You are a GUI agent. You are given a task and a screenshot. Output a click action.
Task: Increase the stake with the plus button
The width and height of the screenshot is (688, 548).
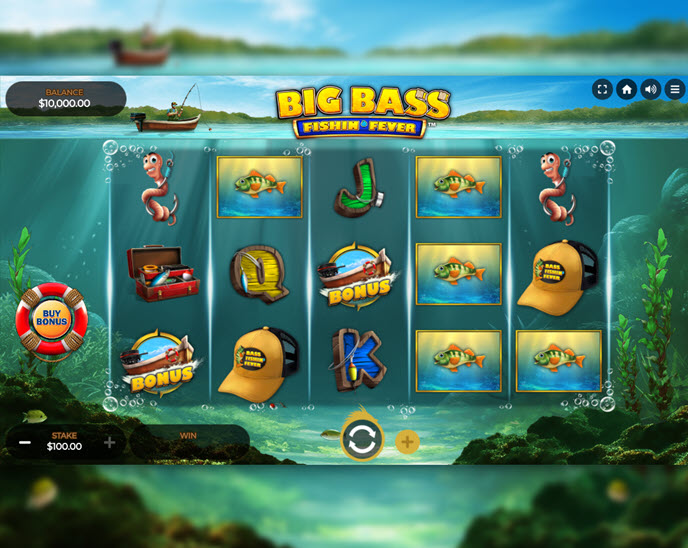click(x=109, y=442)
